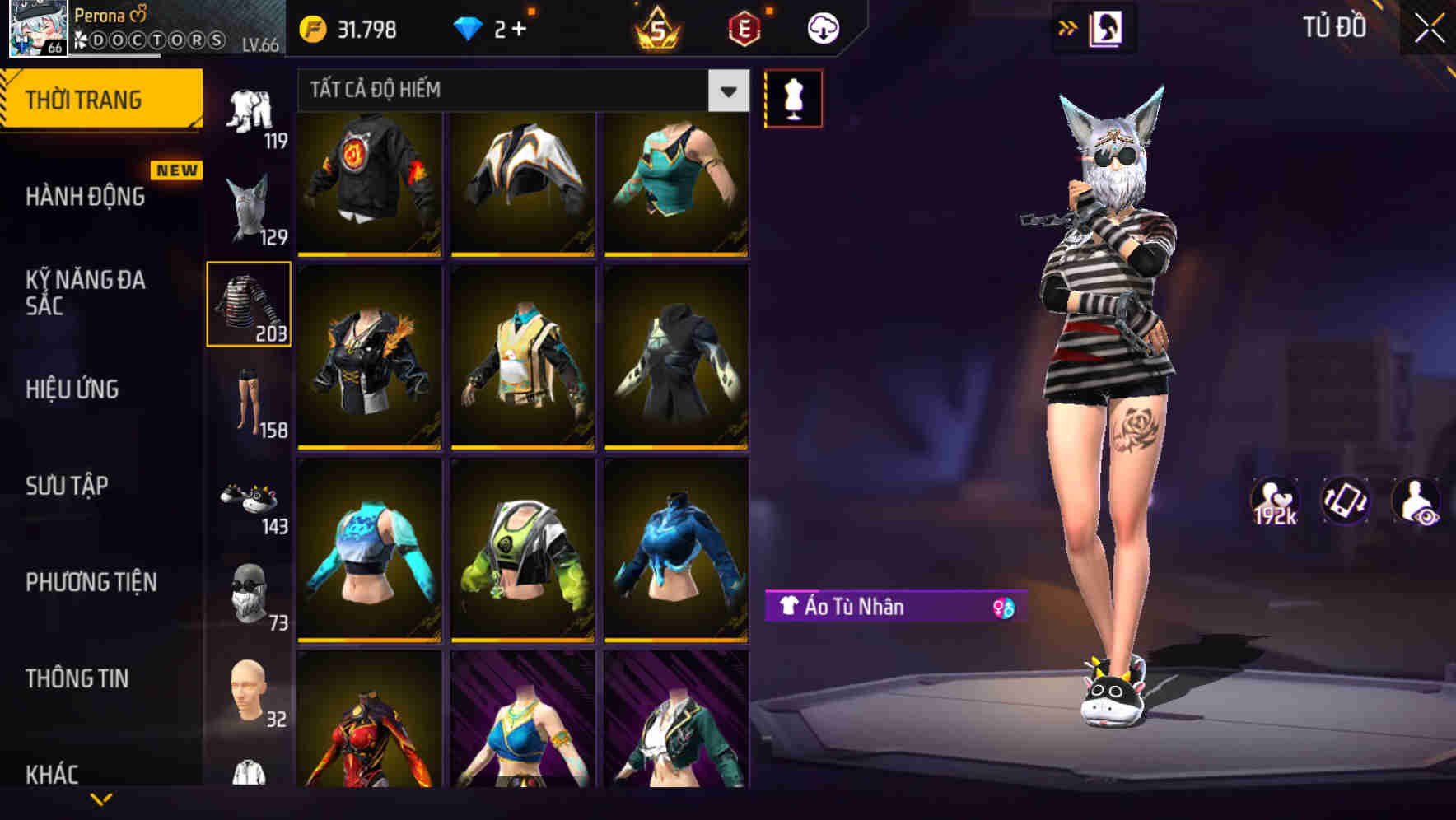Viewport: 1456px width, 820px height.
Task: Collapse the UI with the double-arrow toggle
Action: point(1069,26)
